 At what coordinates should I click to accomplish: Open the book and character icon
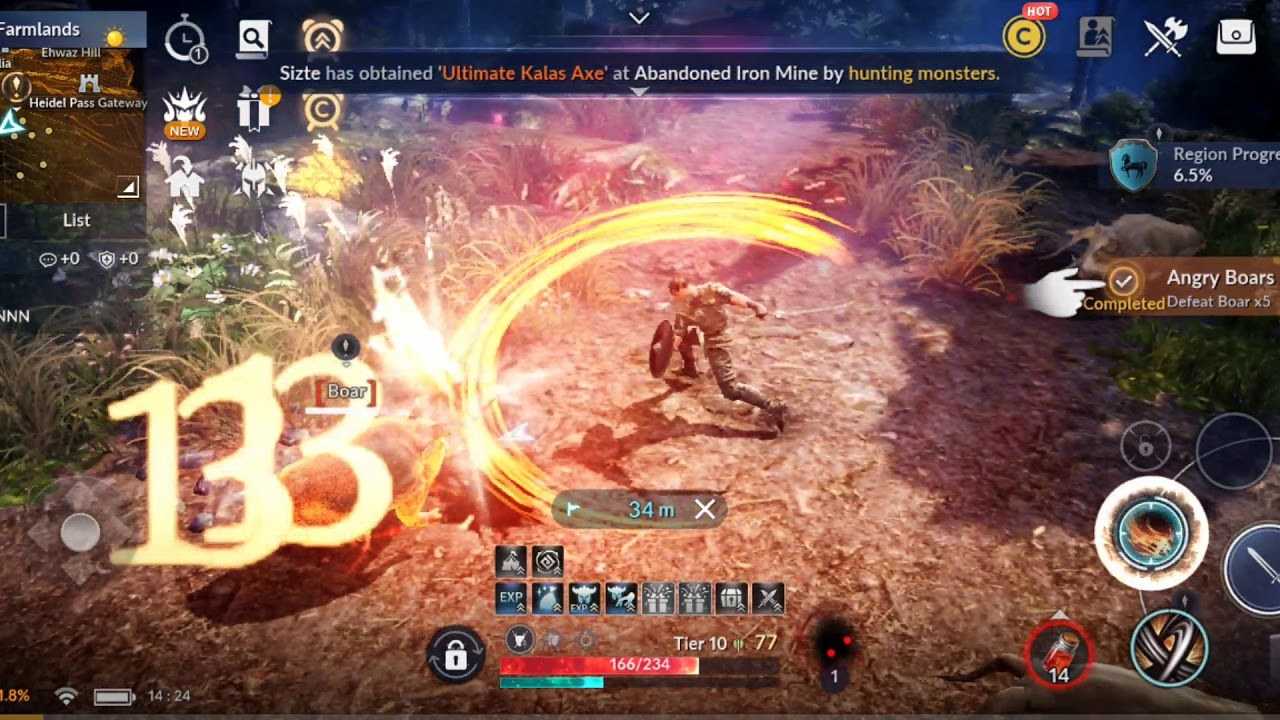(x=1096, y=37)
